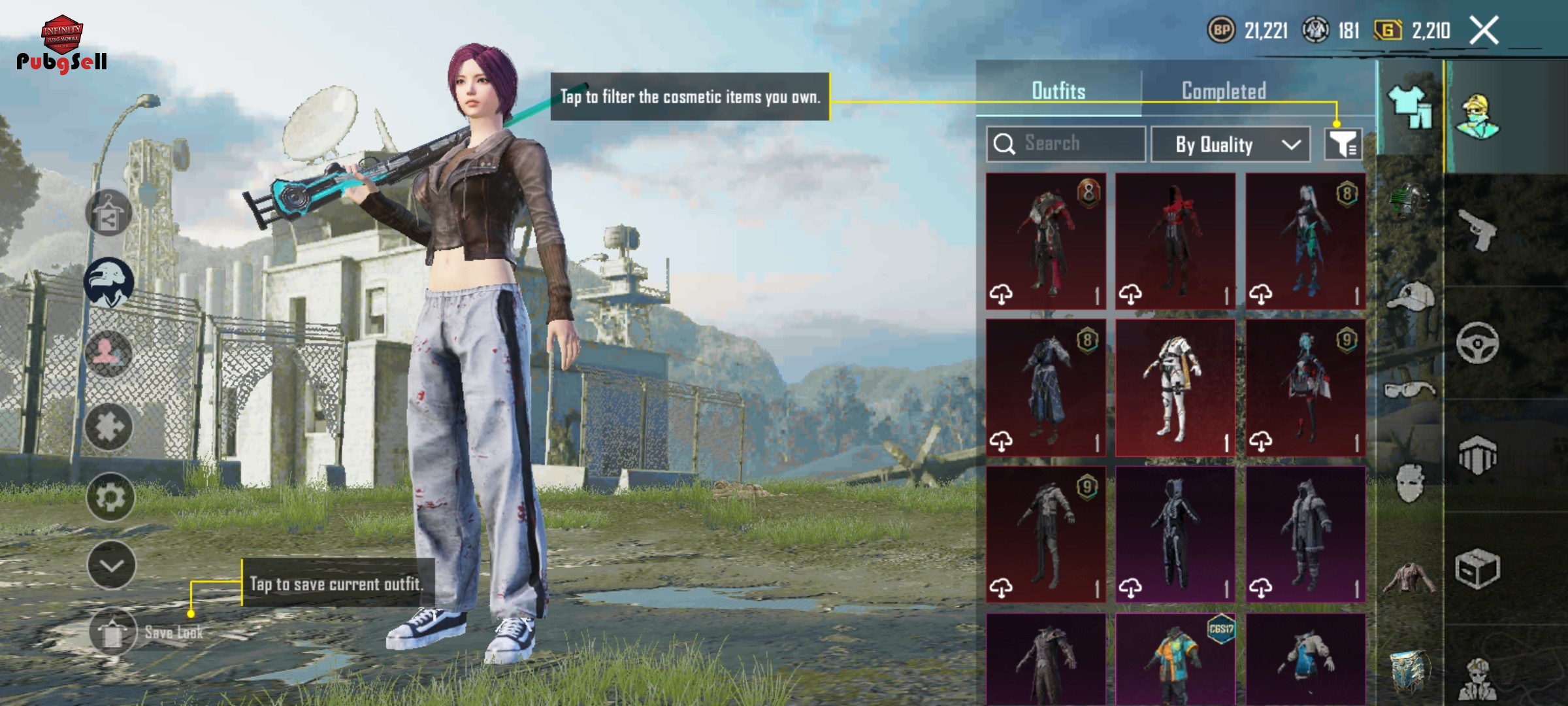Open the crate box category
The image size is (1568, 706).
point(1478,569)
